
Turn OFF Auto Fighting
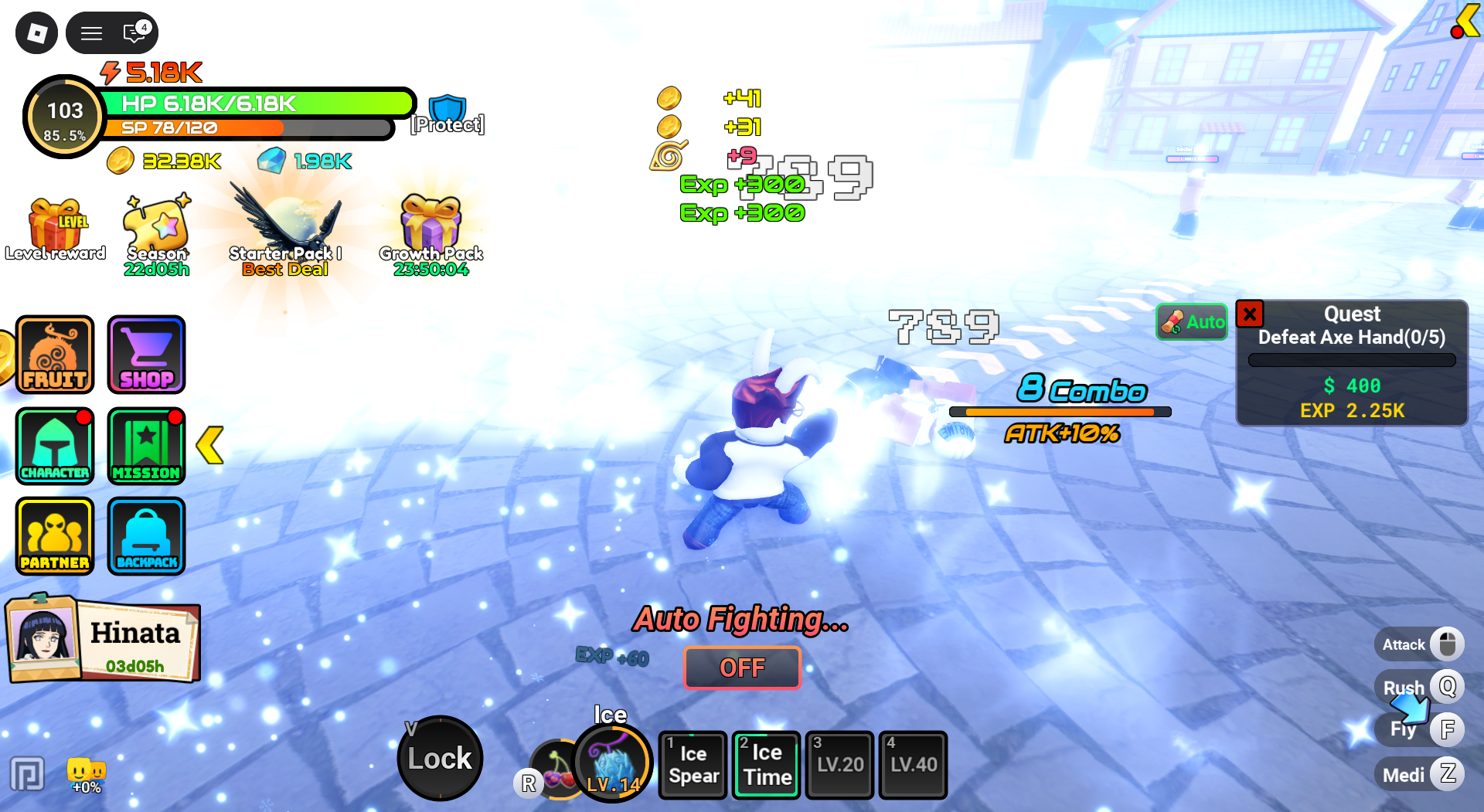click(741, 668)
